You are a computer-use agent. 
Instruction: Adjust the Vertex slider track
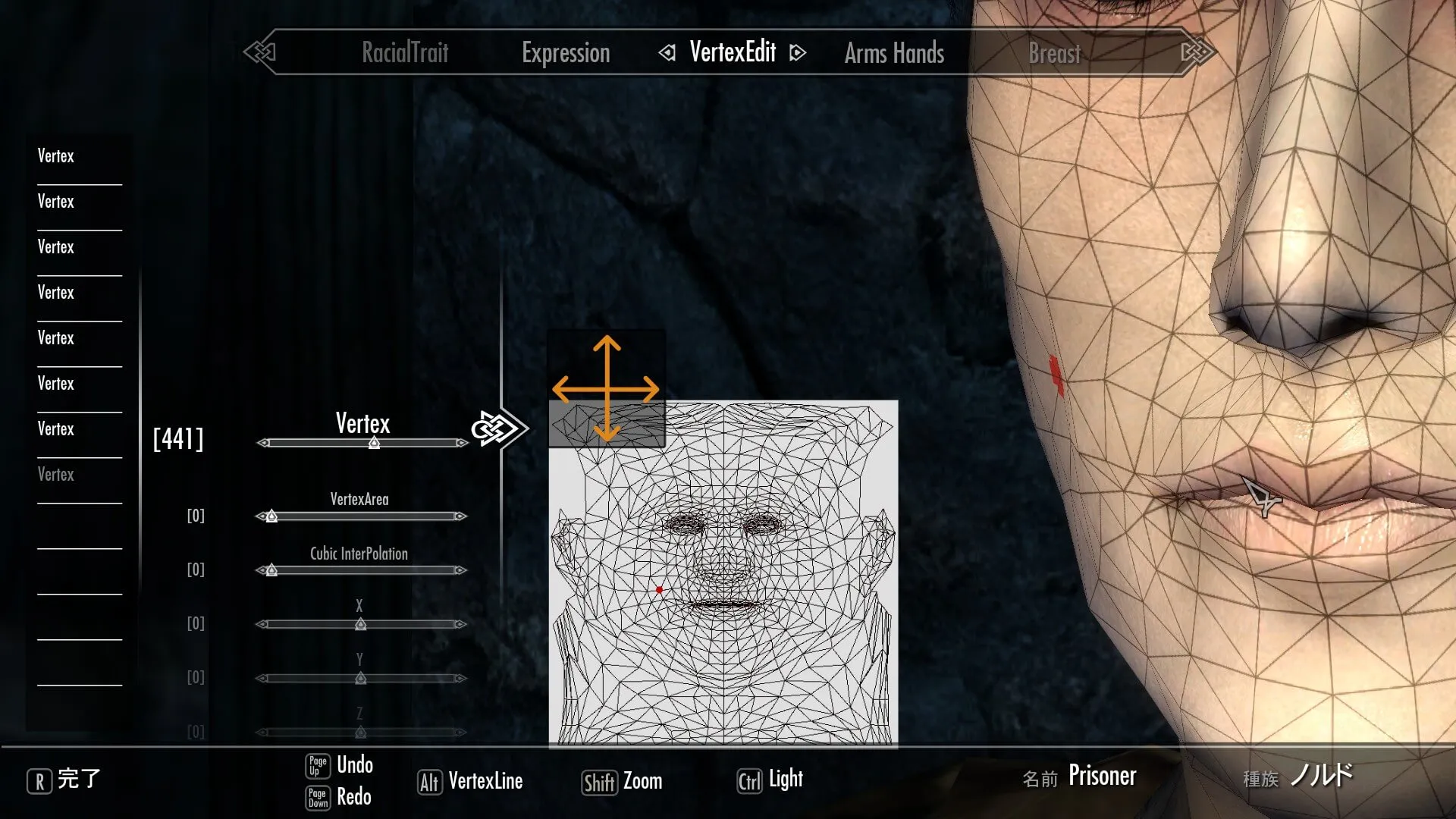coord(362,443)
